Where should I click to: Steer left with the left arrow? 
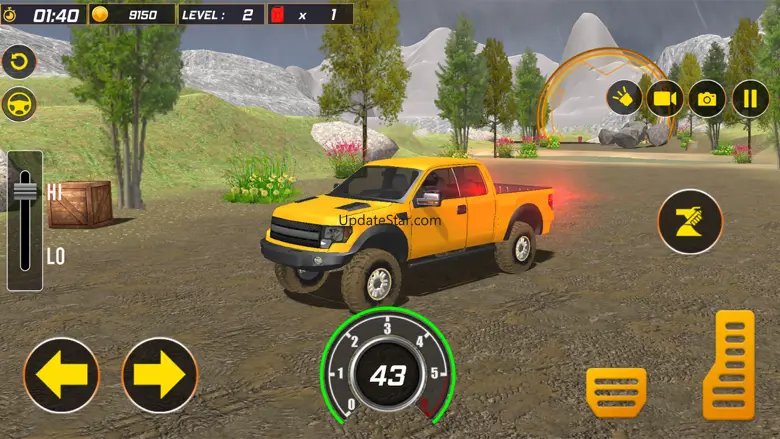(x=62, y=375)
